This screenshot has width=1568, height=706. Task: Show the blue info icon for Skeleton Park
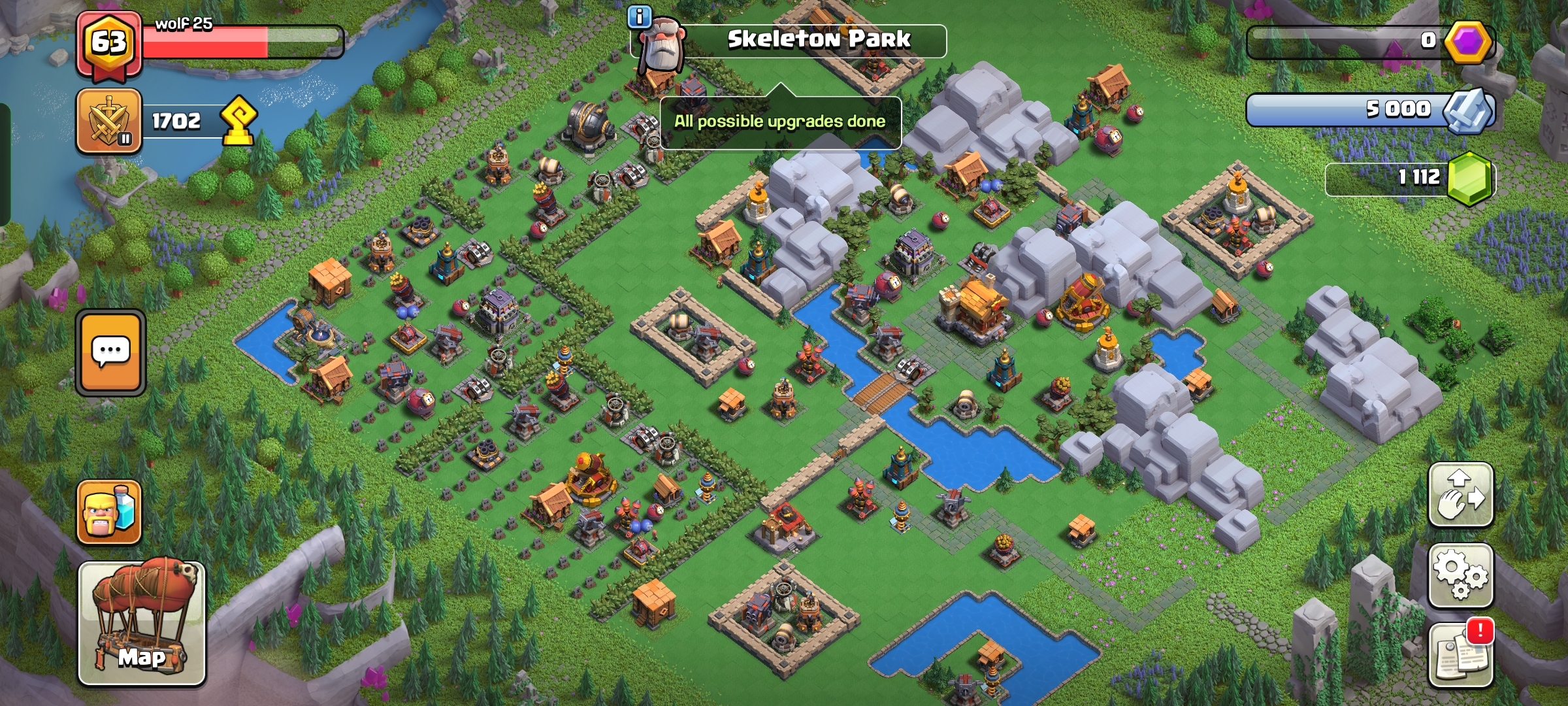[x=640, y=17]
